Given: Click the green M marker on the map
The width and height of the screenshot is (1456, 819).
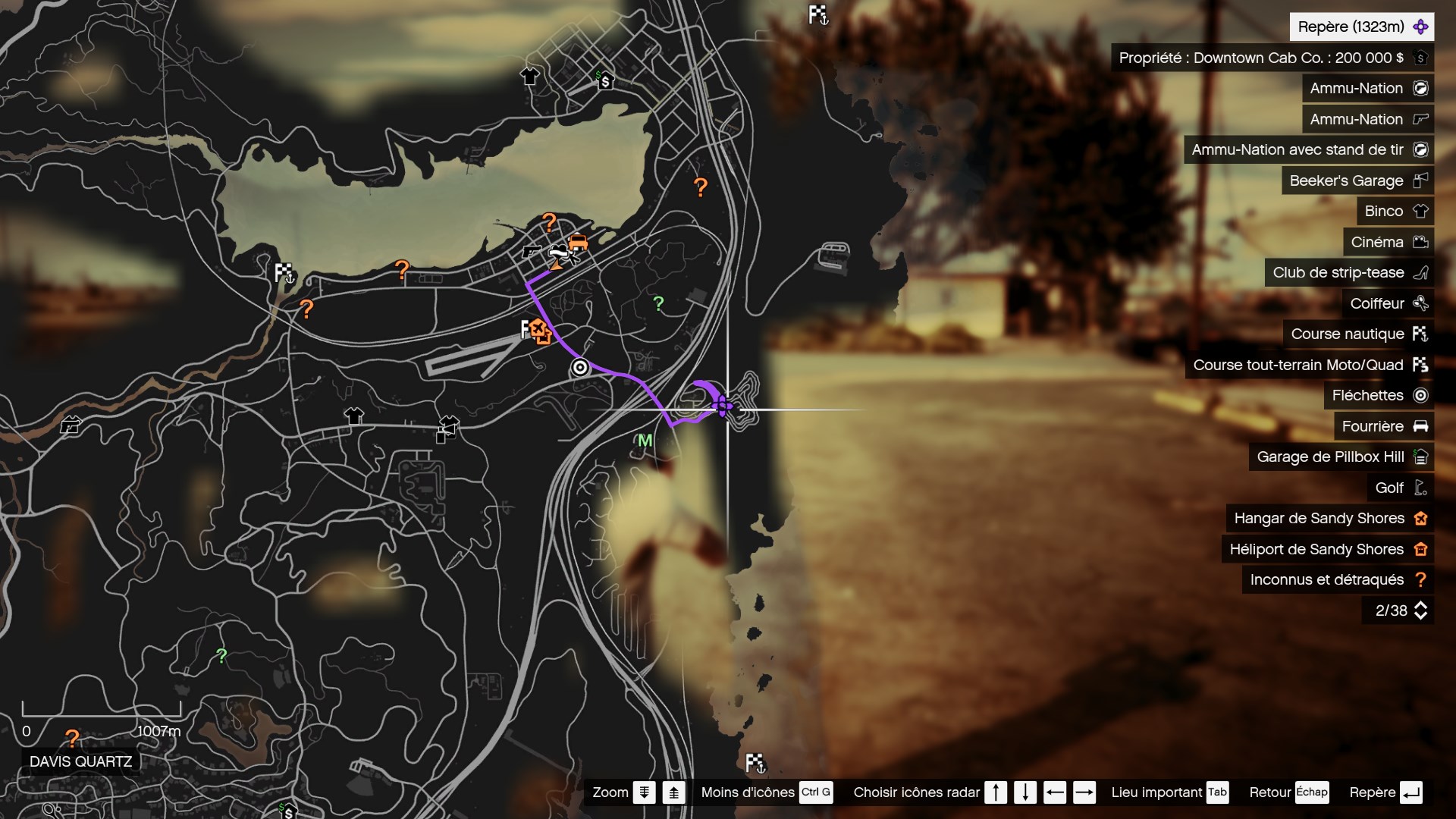Looking at the screenshot, I should click(644, 440).
